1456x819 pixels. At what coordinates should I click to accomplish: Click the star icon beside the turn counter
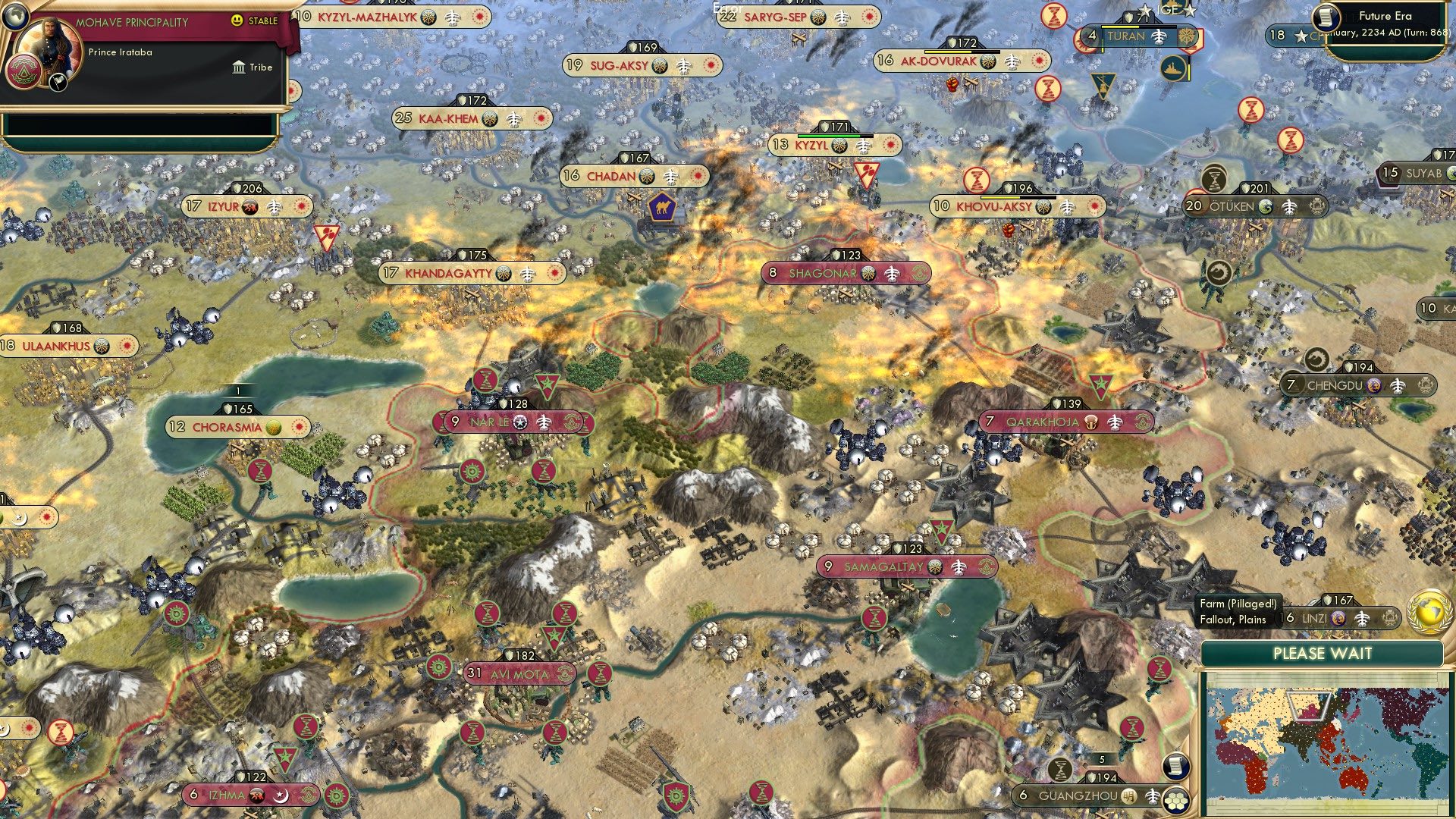pyautogui.click(x=1301, y=35)
